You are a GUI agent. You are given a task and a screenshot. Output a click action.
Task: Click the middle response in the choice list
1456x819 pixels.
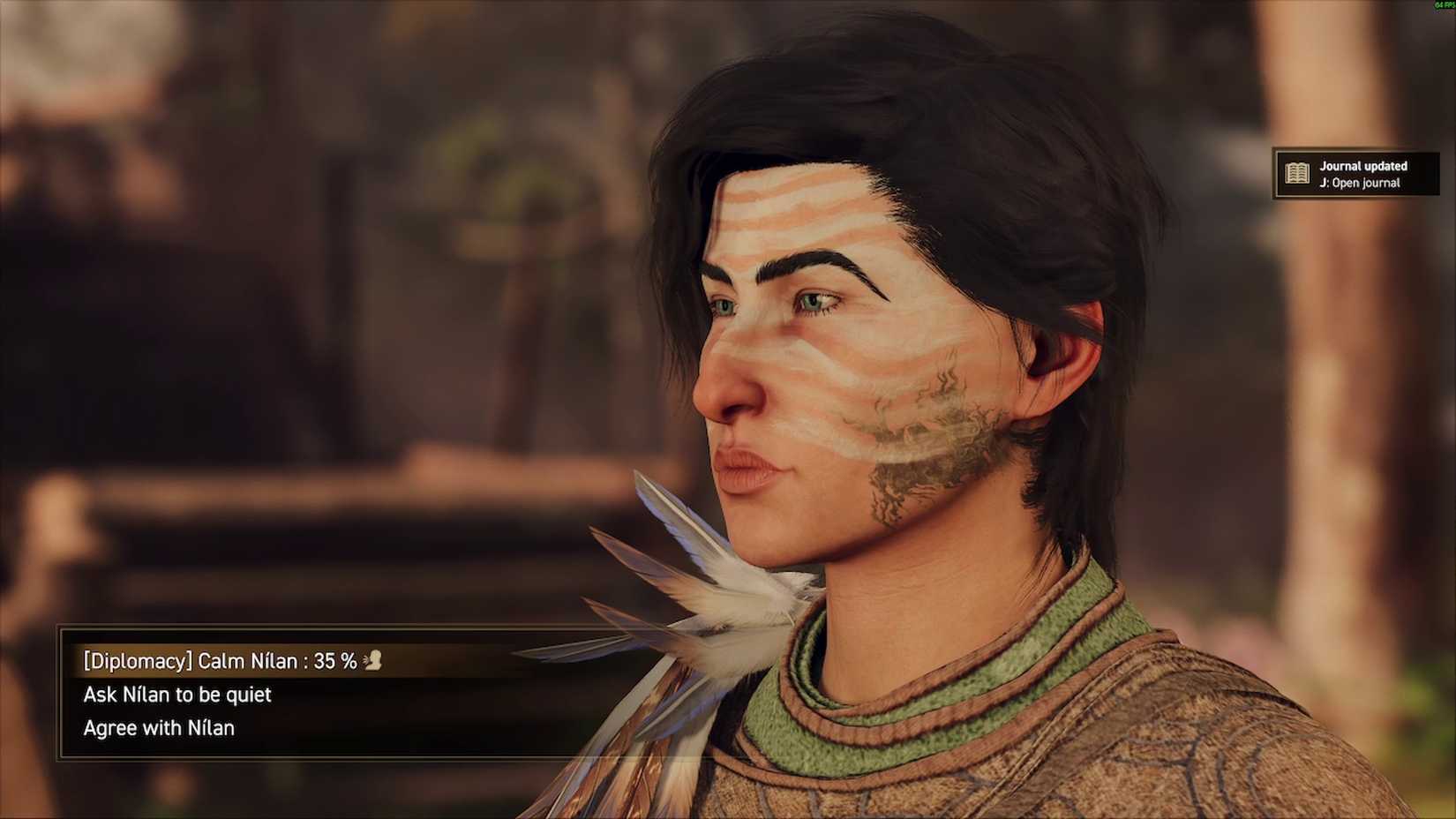point(176,695)
